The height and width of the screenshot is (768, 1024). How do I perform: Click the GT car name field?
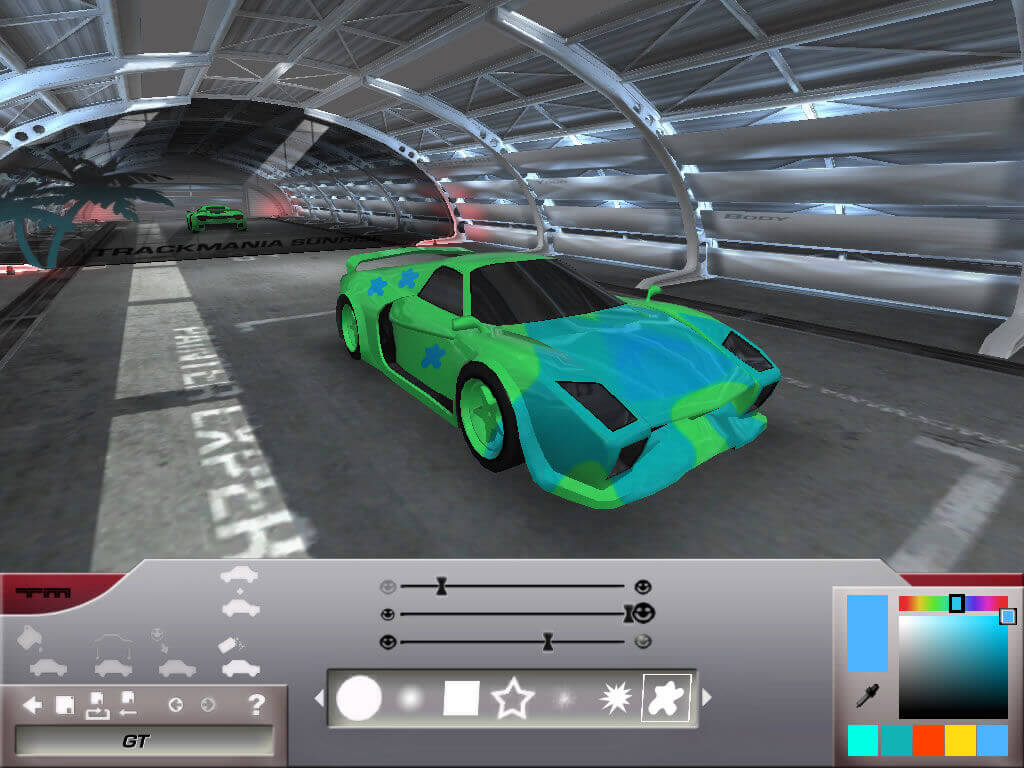(144, 741)
